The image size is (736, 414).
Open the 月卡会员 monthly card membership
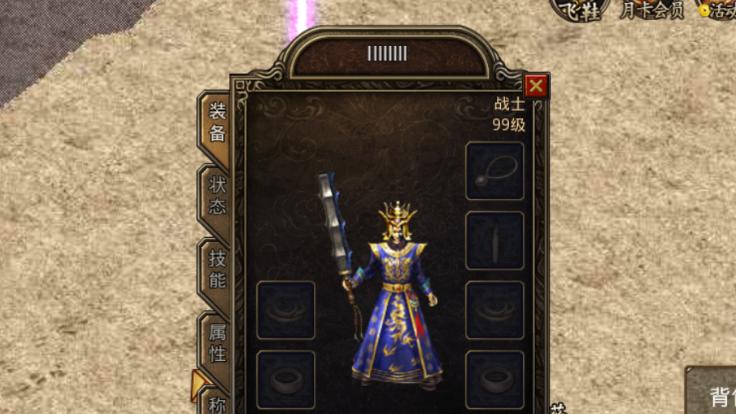pyautogui.click(x=651, y=11)
